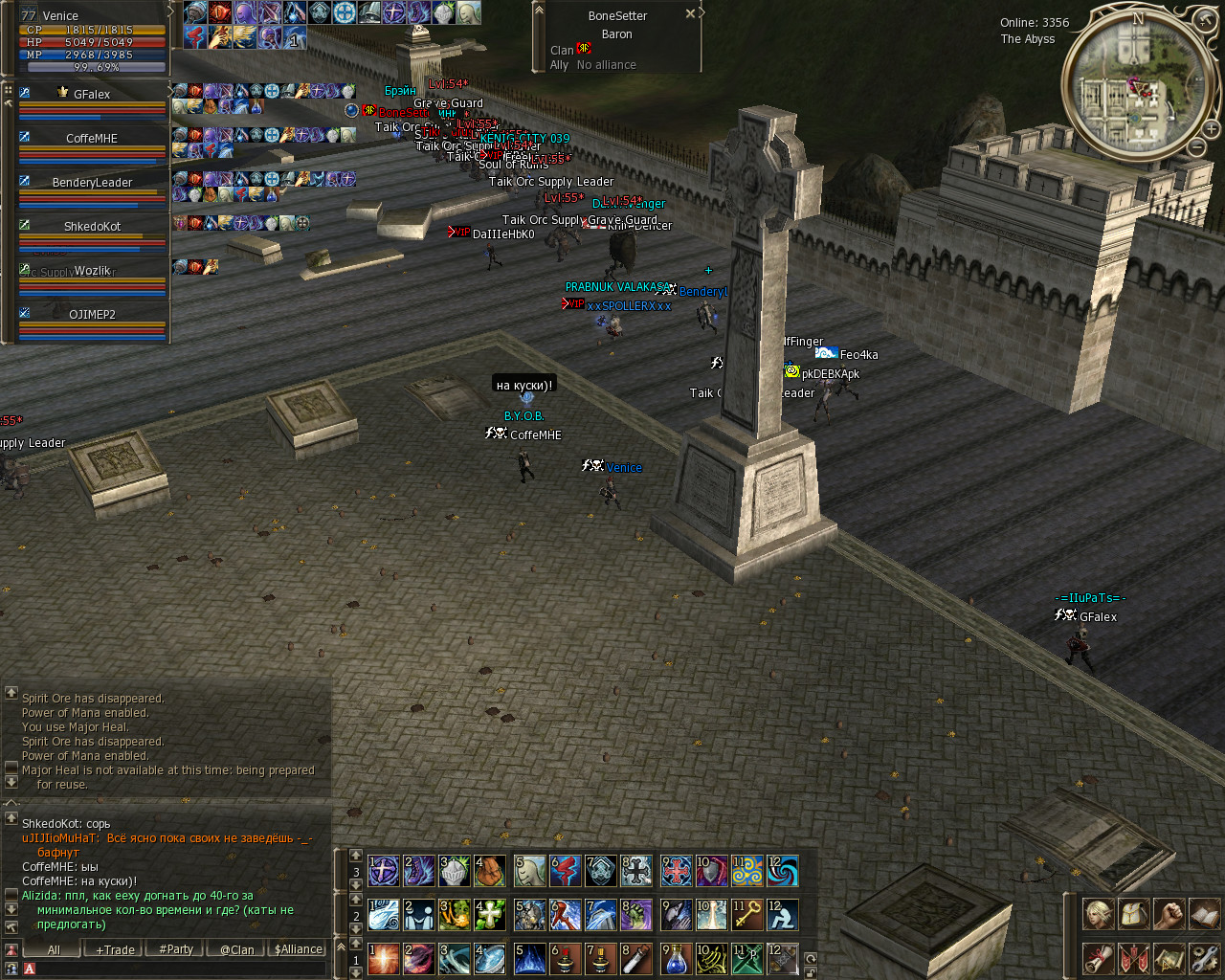Choose BenderyLeader in the party list
1225x980 pixels.
(92, 182)
